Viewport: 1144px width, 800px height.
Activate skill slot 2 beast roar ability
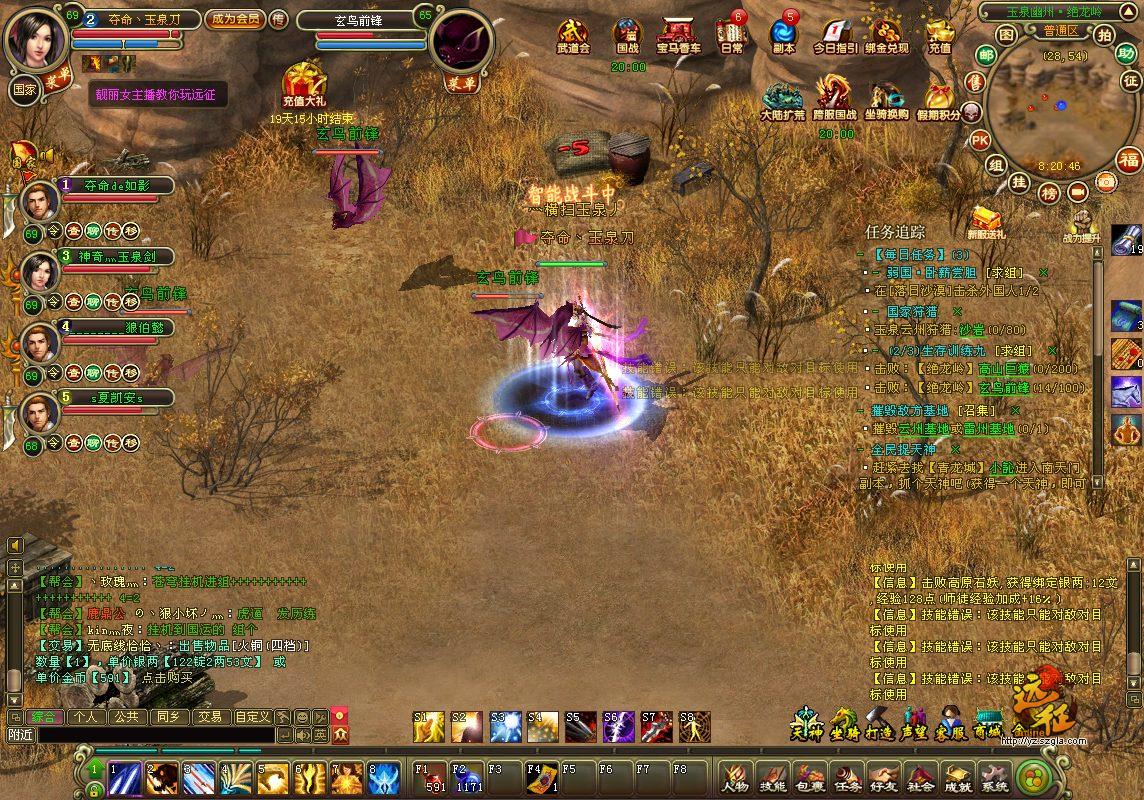pyautogui.click(x=162, y=777)
